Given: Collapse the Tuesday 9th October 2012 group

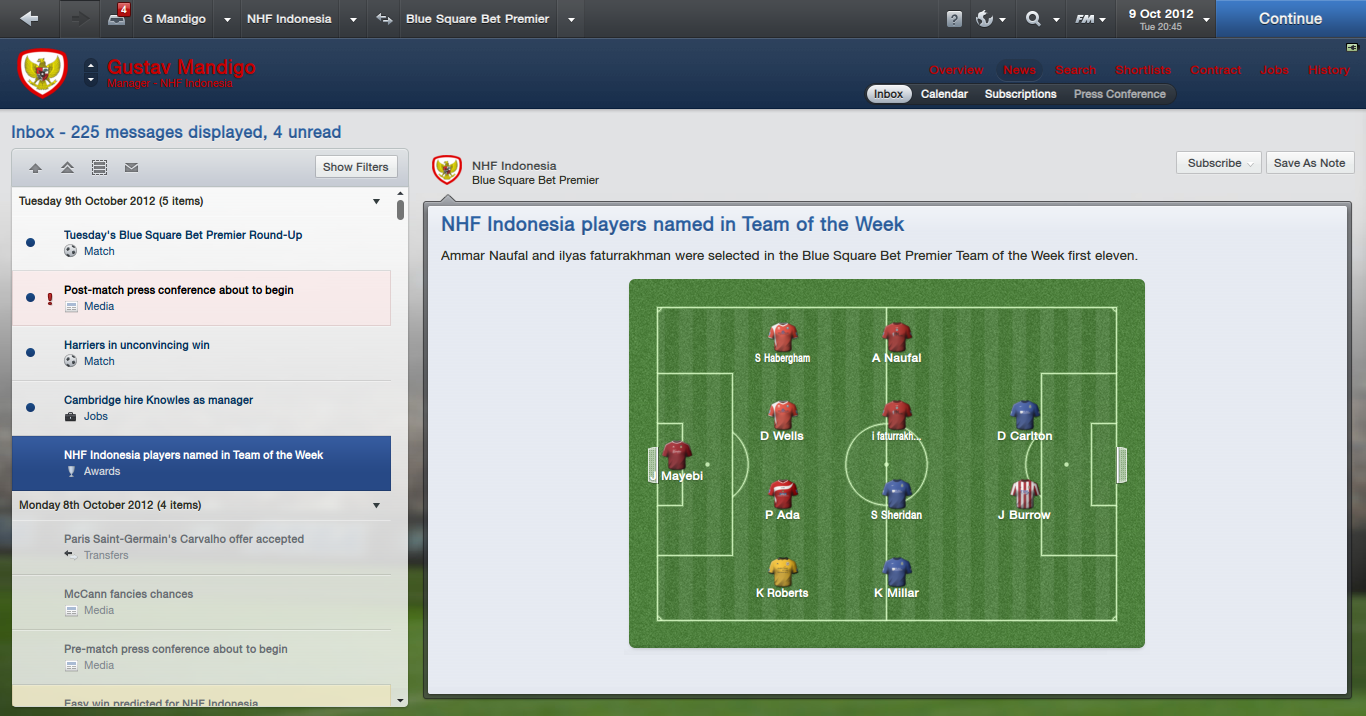Looking at the screenshot, I should pos(376,201).
